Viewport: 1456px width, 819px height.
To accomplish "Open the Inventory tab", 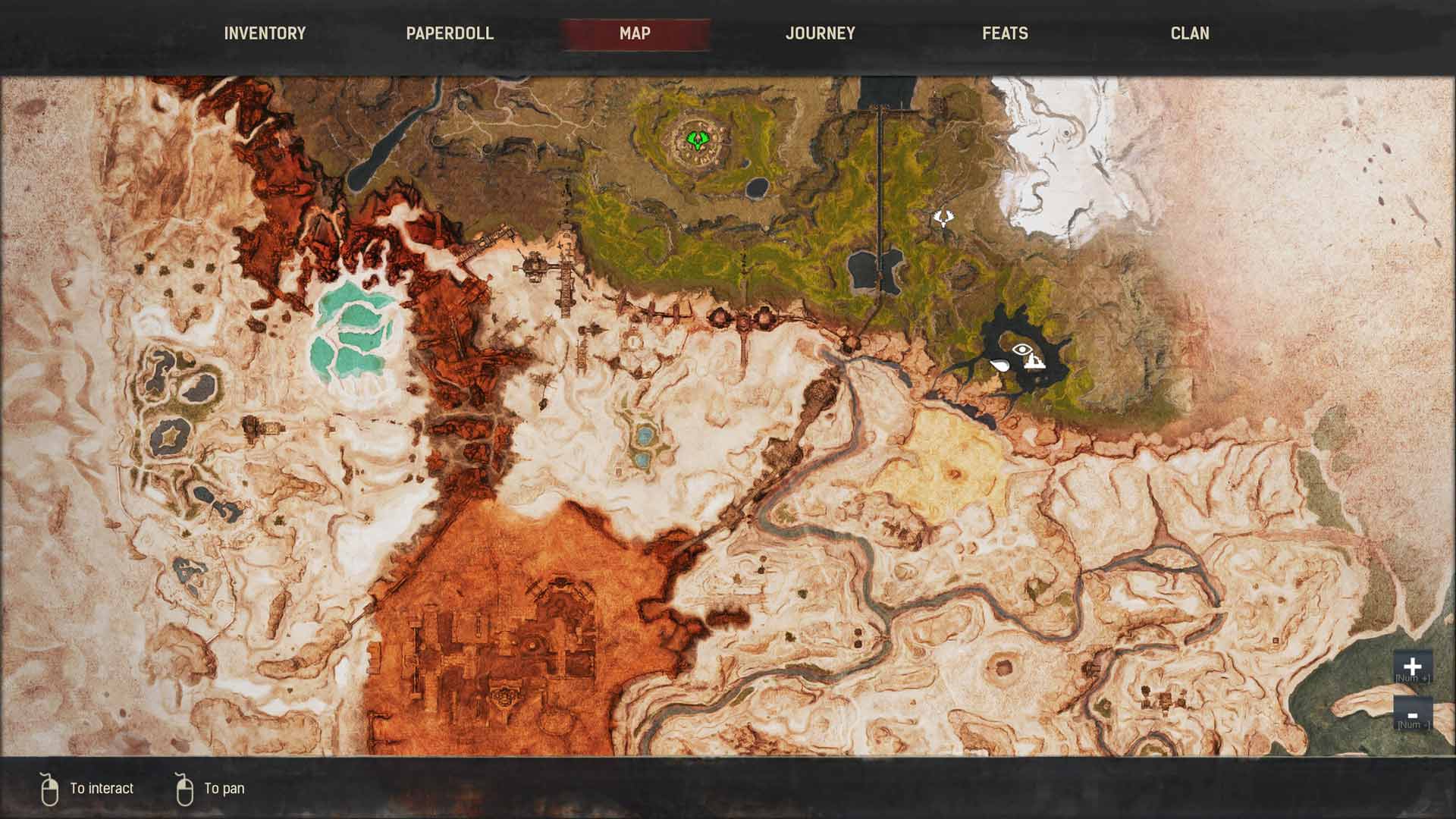I will [x=265, y=33].
